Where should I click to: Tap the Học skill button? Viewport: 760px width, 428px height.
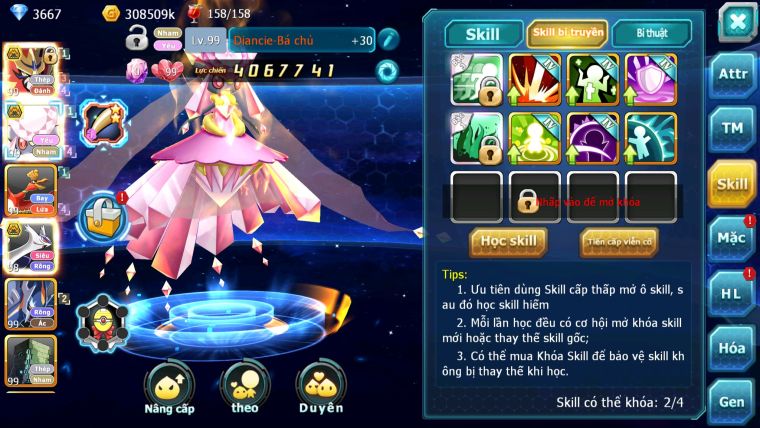509,241
